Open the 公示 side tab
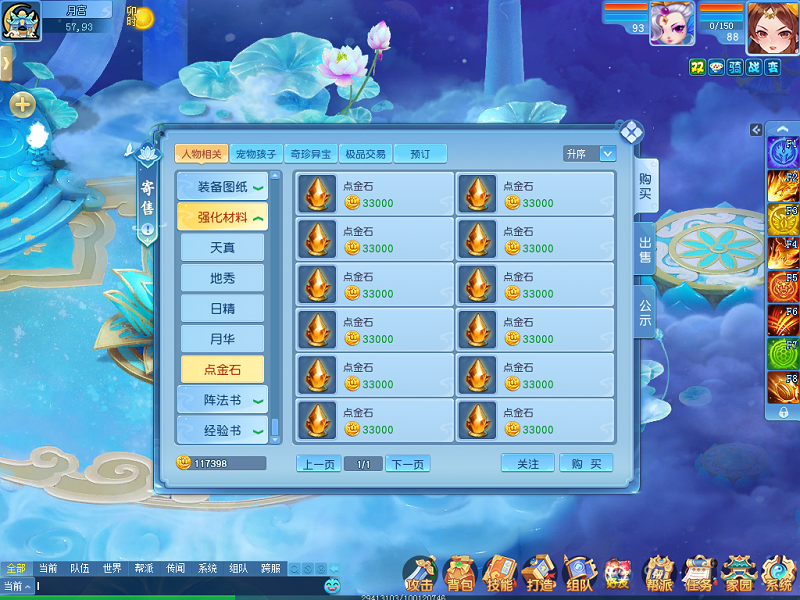800x600 pixels. (645, 314)
